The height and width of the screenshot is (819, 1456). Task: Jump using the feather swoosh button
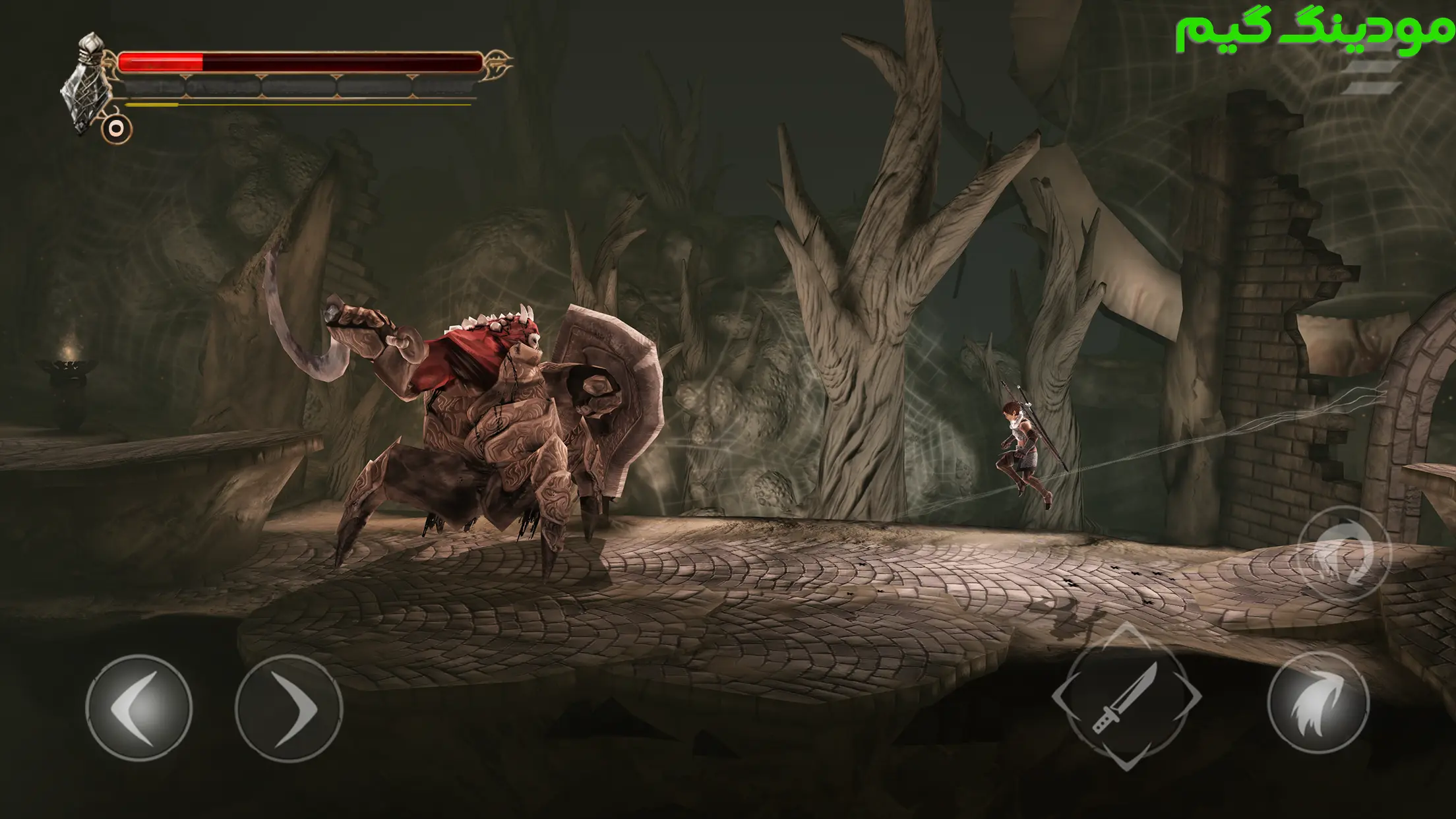1318,703
